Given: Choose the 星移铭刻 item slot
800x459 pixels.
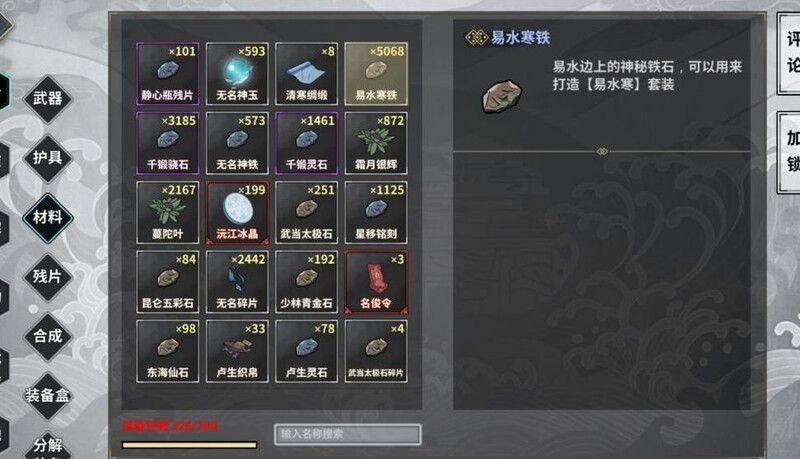Looking at the screenshot, I should point(375,211).
